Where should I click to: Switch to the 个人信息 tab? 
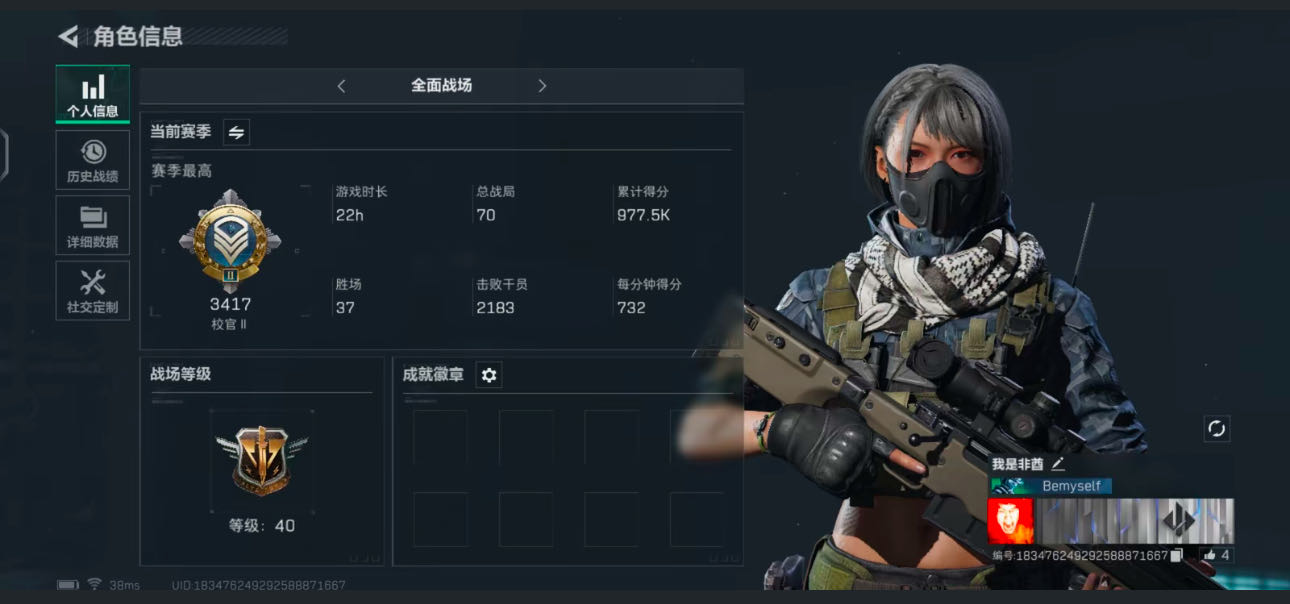coord(92,95)
